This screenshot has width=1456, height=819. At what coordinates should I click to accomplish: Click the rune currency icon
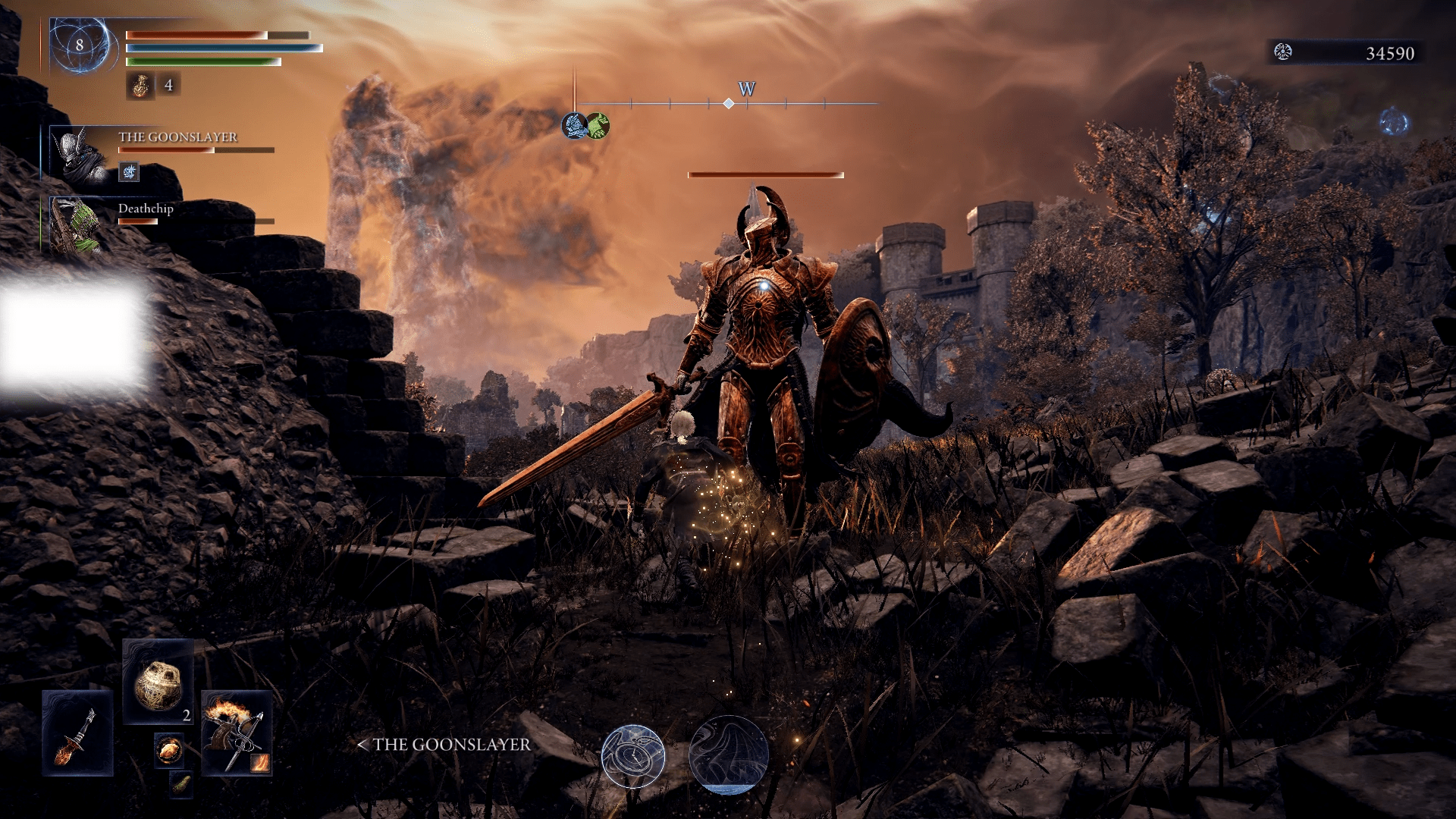[x=1282, y=52]
